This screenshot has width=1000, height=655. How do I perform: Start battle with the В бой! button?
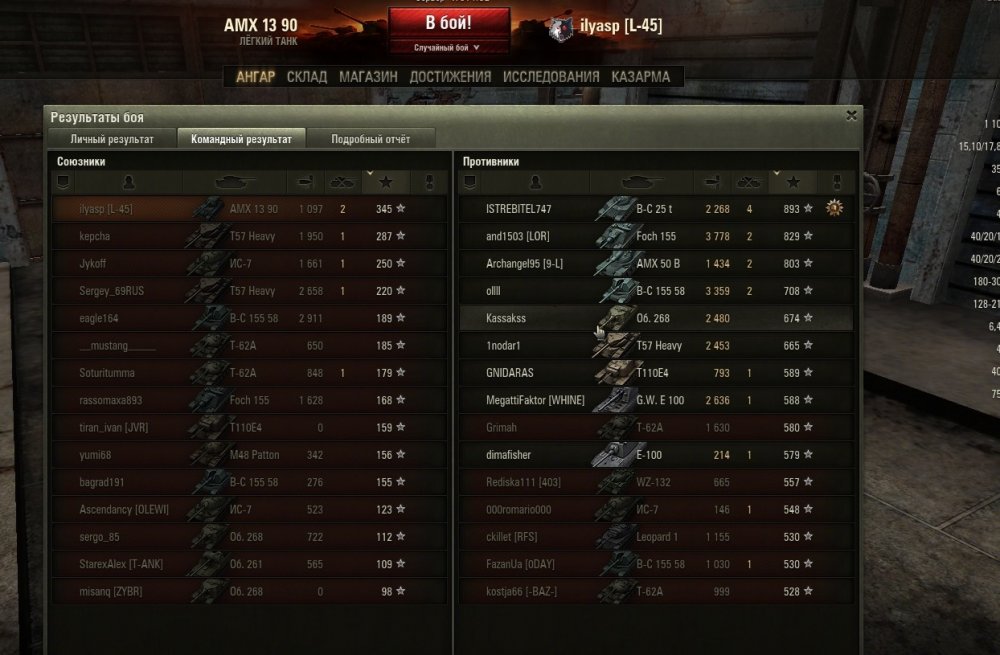coord(448,22)
